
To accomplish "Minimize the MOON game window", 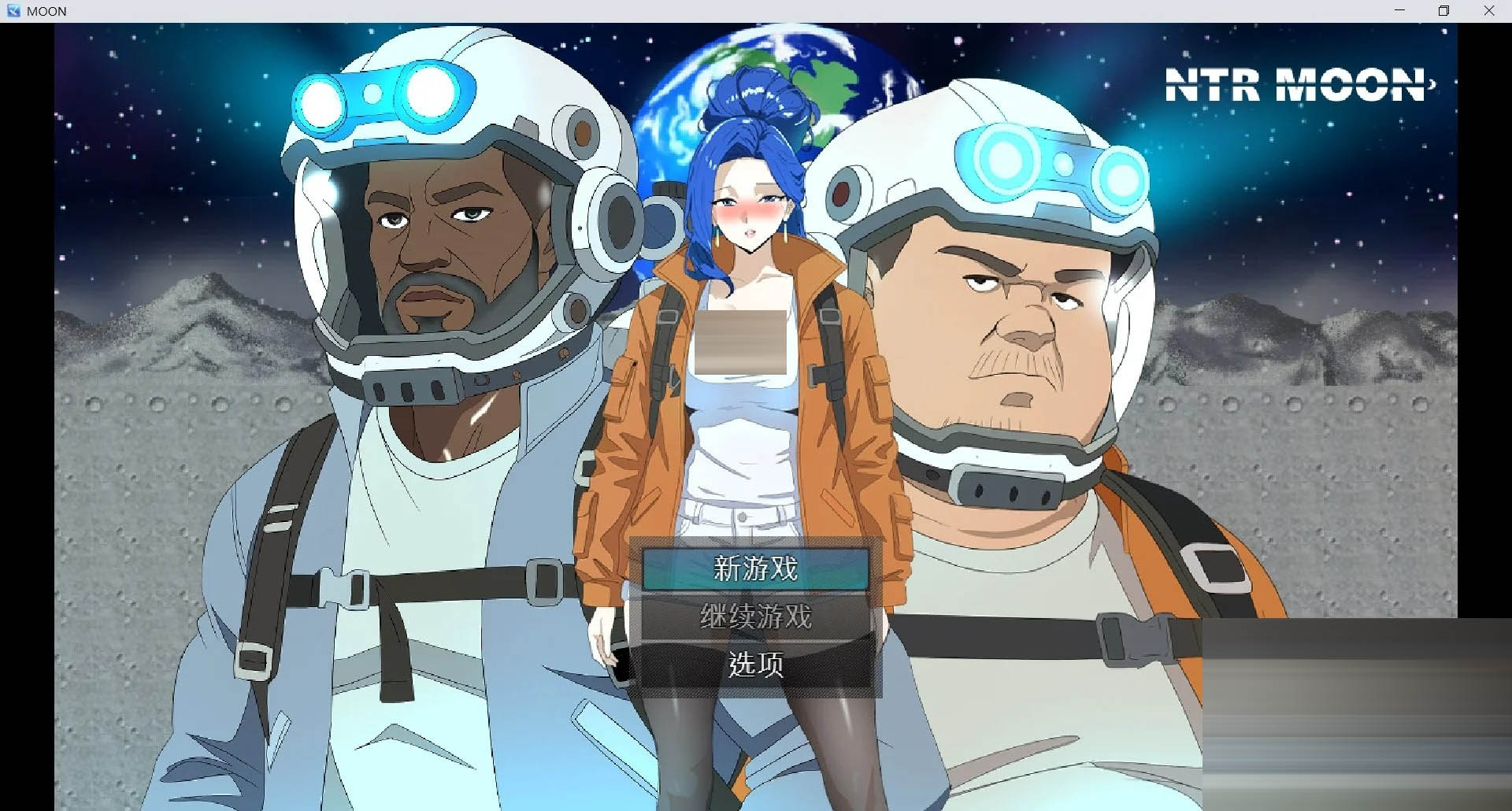I will (x=1399, y=10).
